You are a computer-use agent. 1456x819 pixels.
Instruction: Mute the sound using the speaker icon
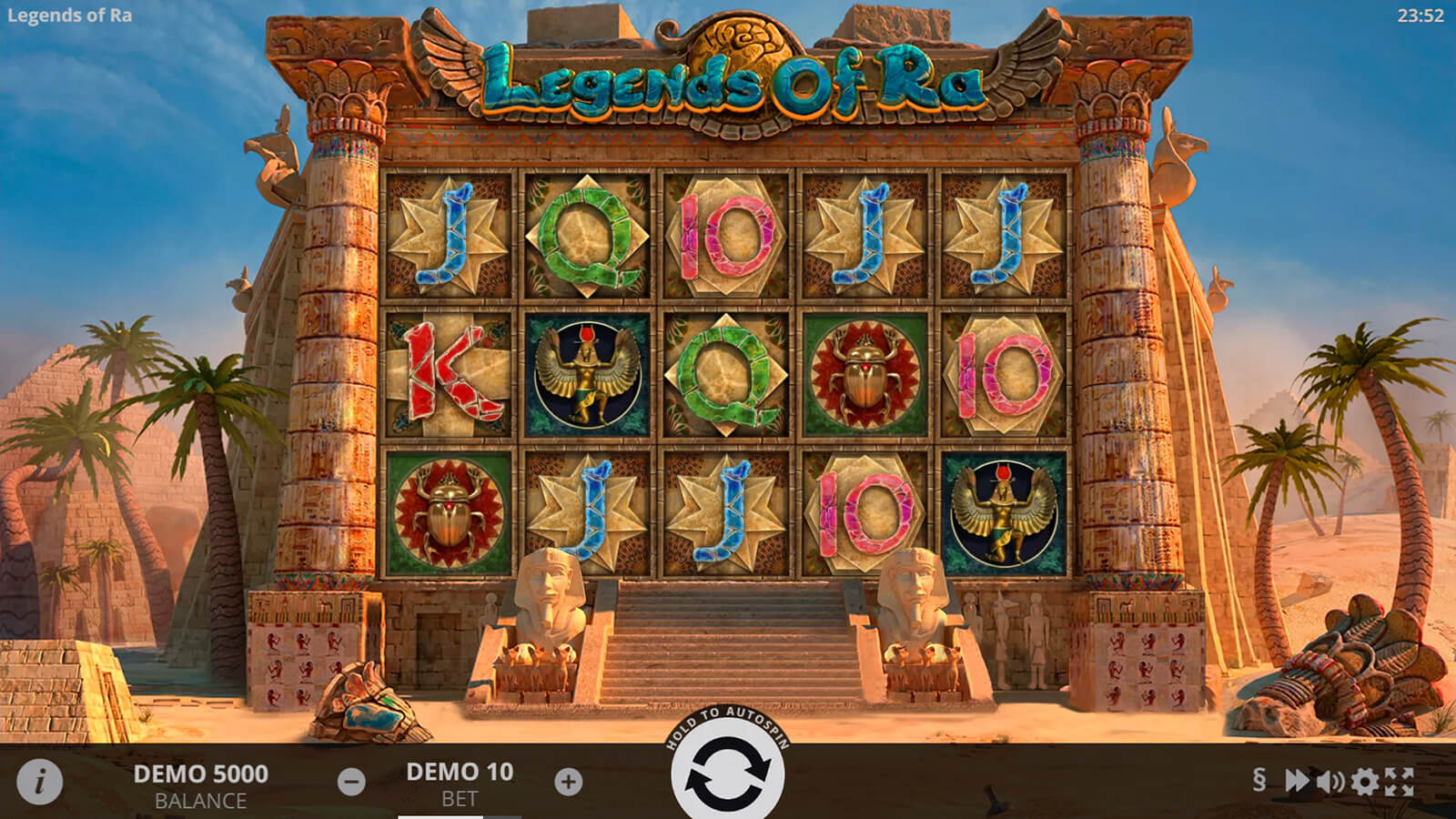point(1330,781)
